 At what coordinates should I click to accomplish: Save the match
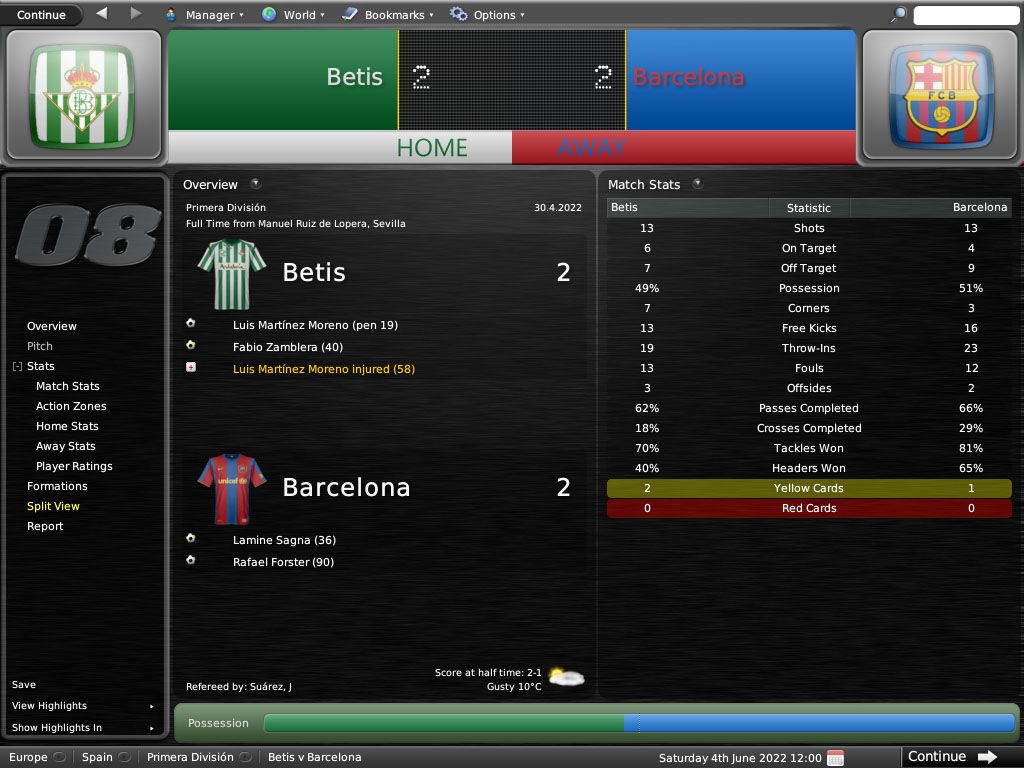24,685
